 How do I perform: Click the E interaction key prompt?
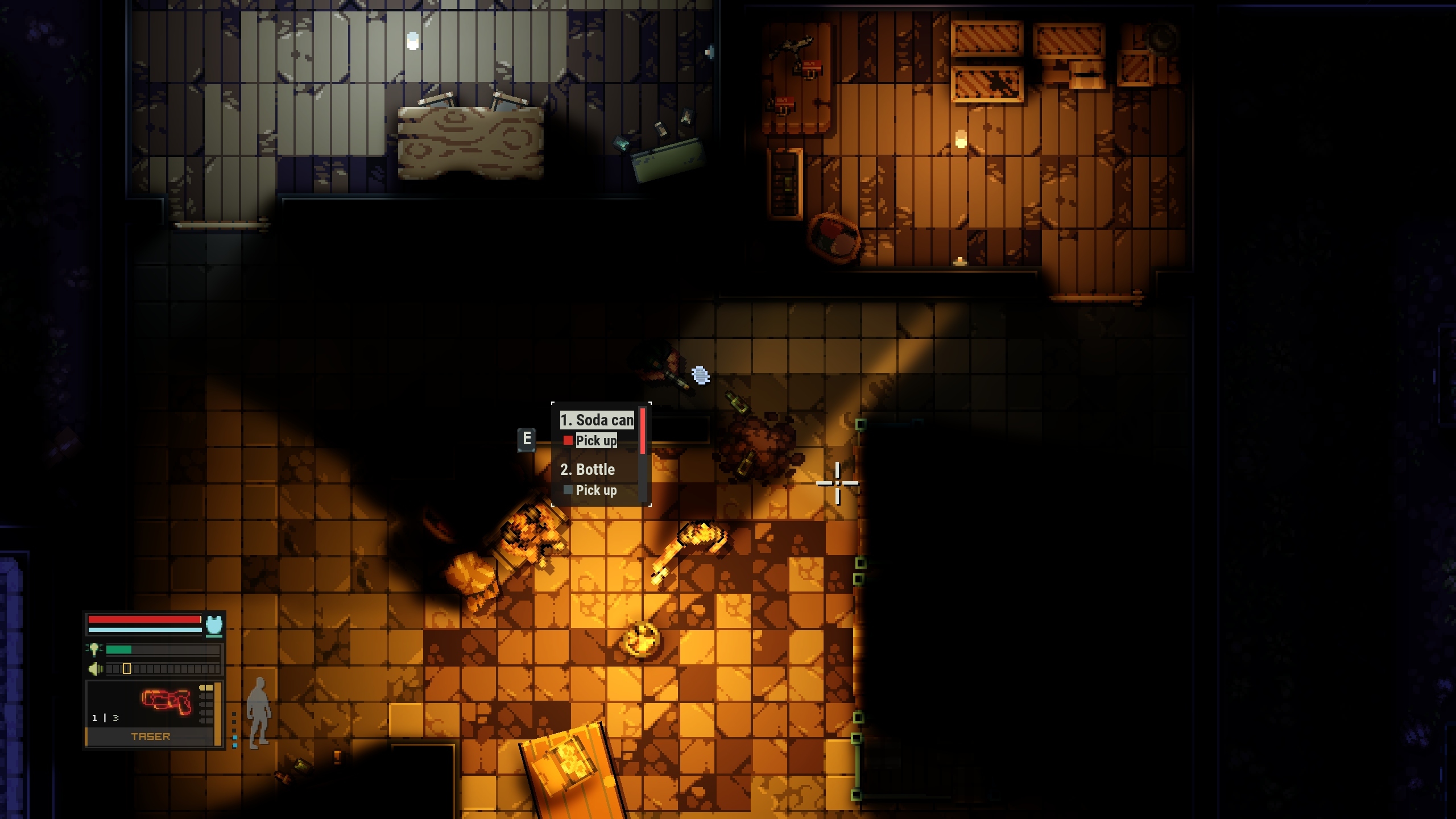pos(527,440)
